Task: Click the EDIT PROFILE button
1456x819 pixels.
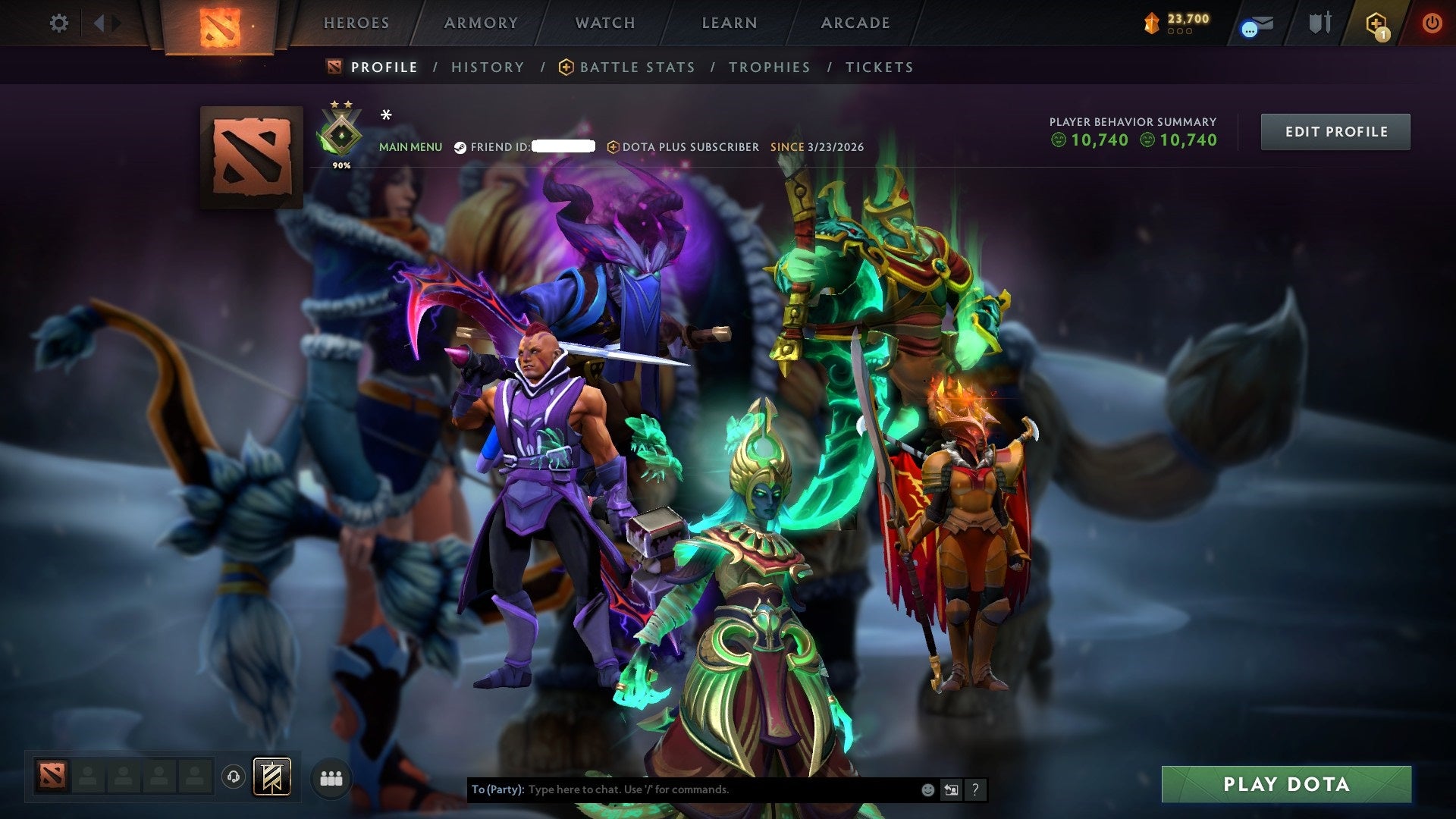Action: pos(1335,131)
